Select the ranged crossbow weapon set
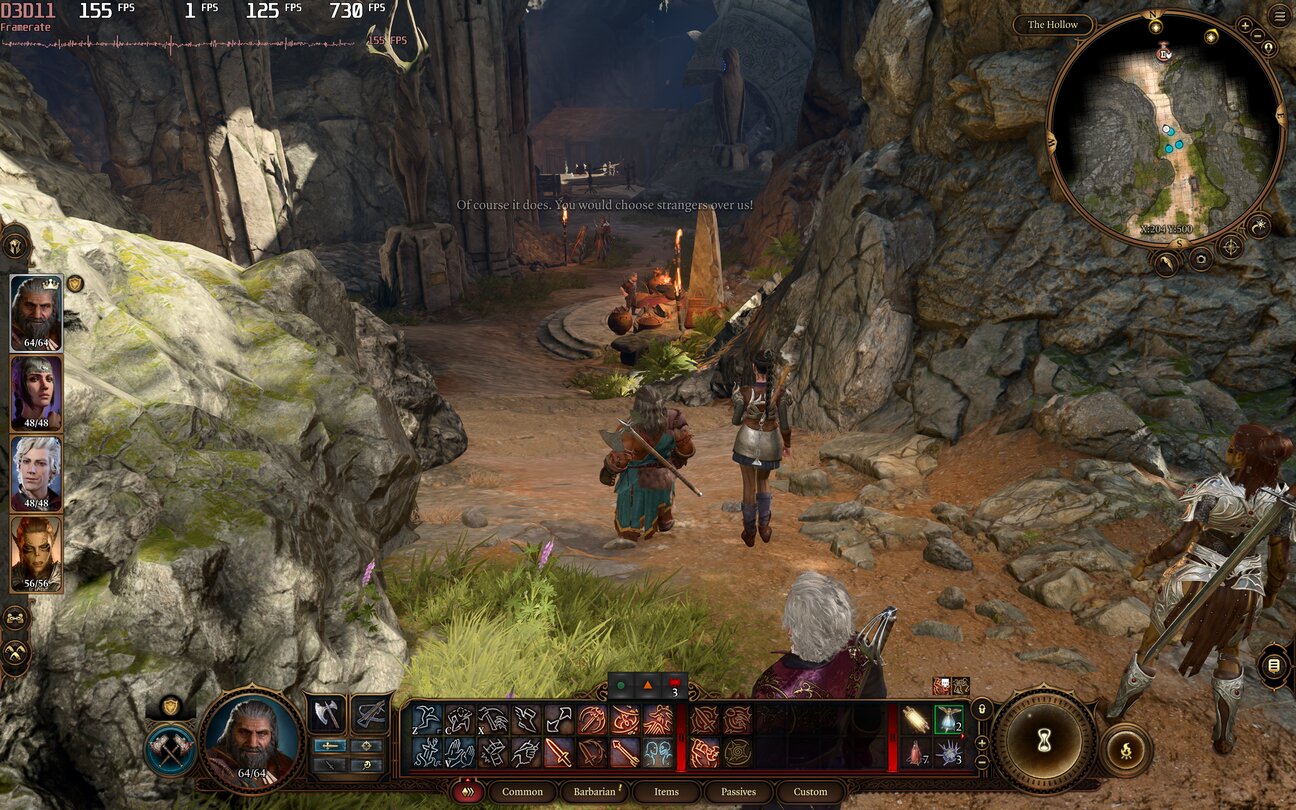The width and height of the screenshot is (1296, 810). pos(371,713)
